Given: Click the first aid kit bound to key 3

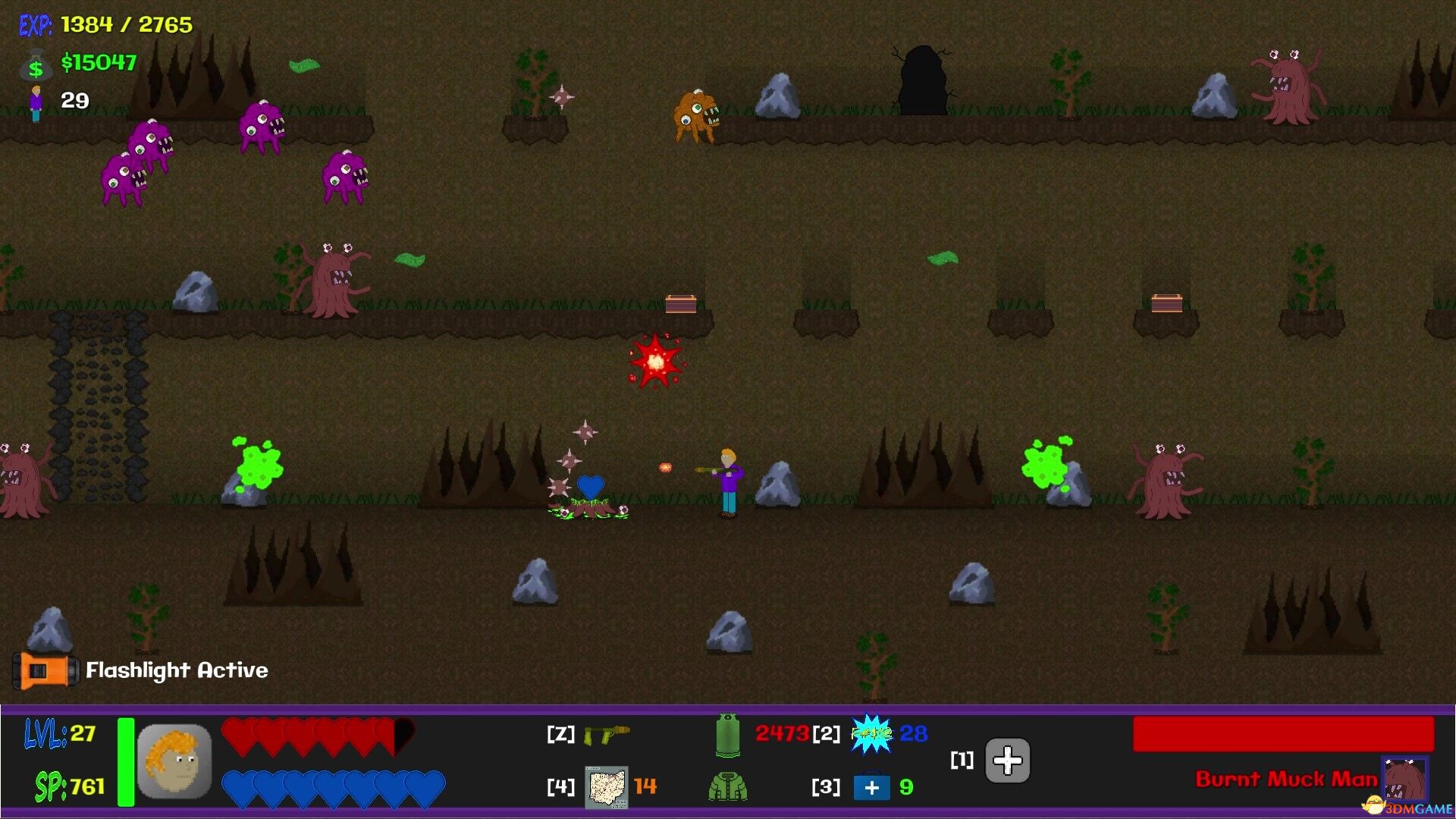Looking at the screenshot, I should pyautogui.click(x=874, y=788).
